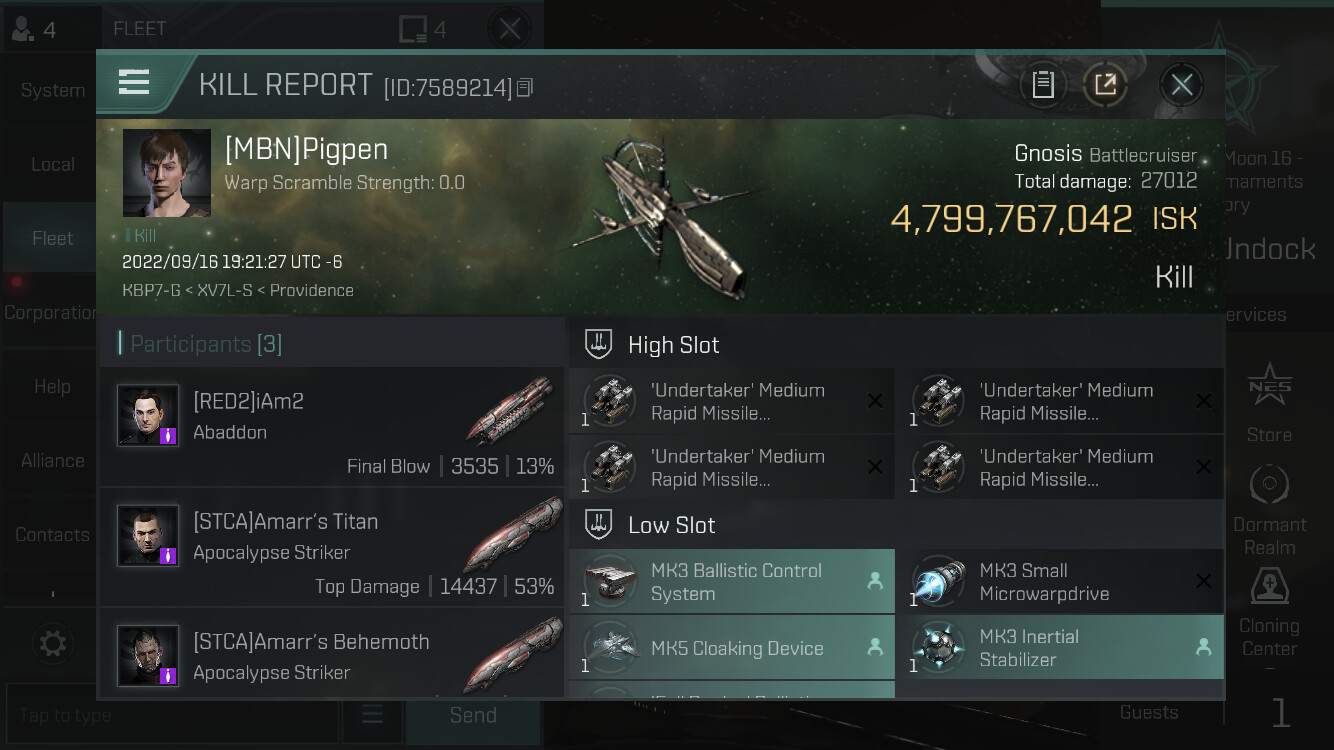Share the kill report externally

pos(1105,85)
